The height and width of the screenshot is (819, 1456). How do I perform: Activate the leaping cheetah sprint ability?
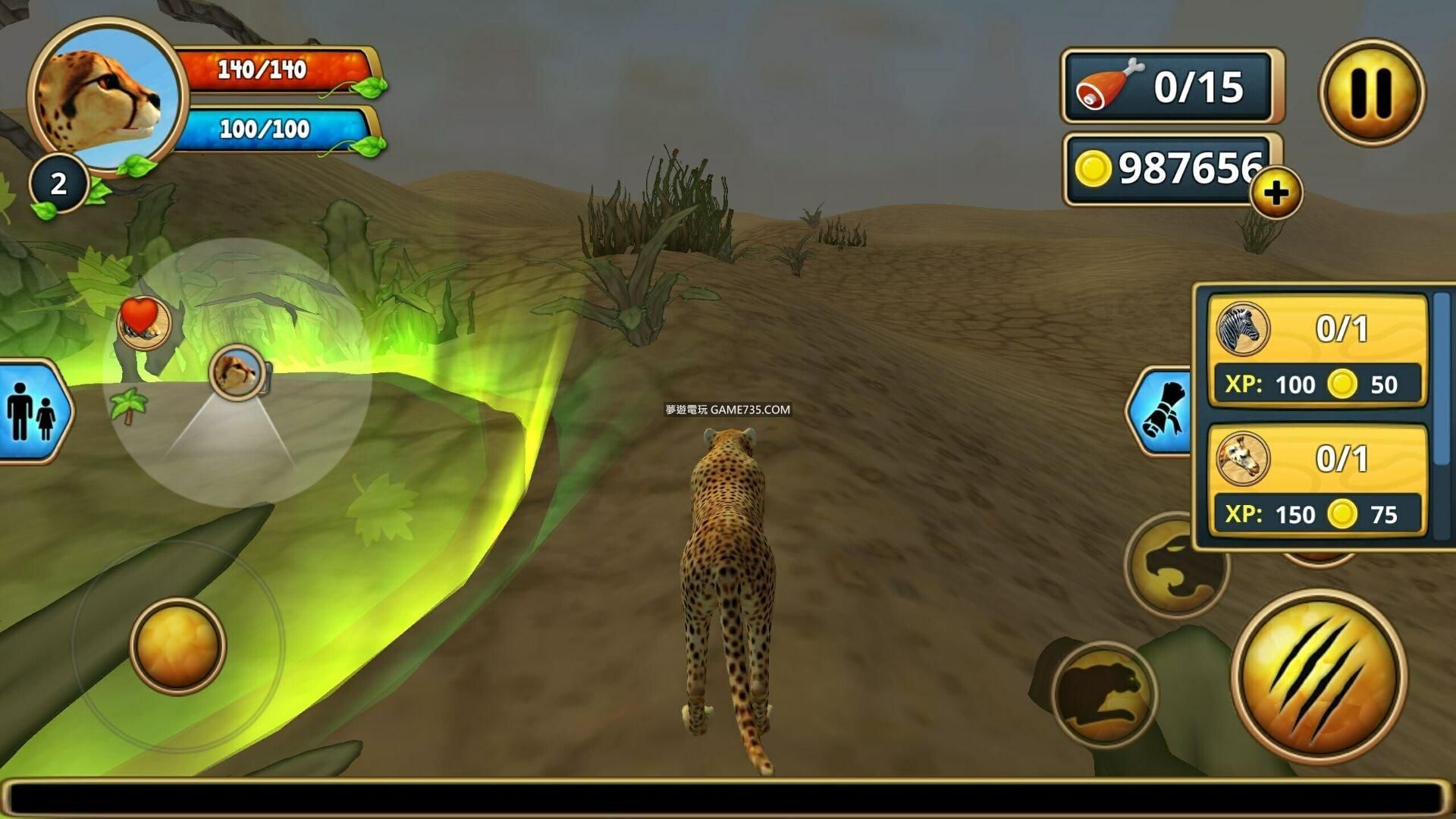(1104, 693)
